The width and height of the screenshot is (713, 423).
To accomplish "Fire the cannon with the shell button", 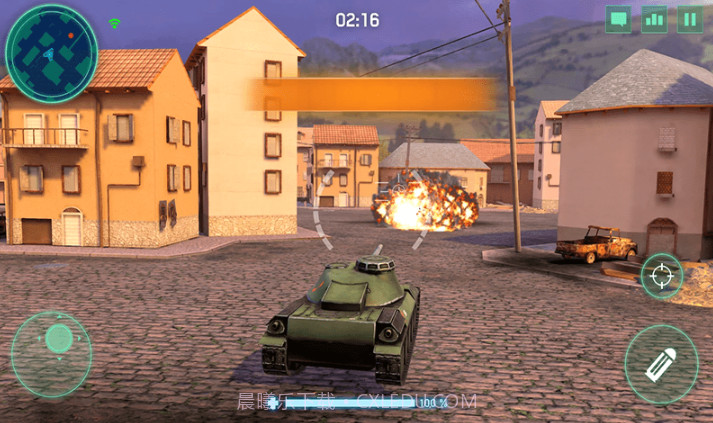I will 661,364.
